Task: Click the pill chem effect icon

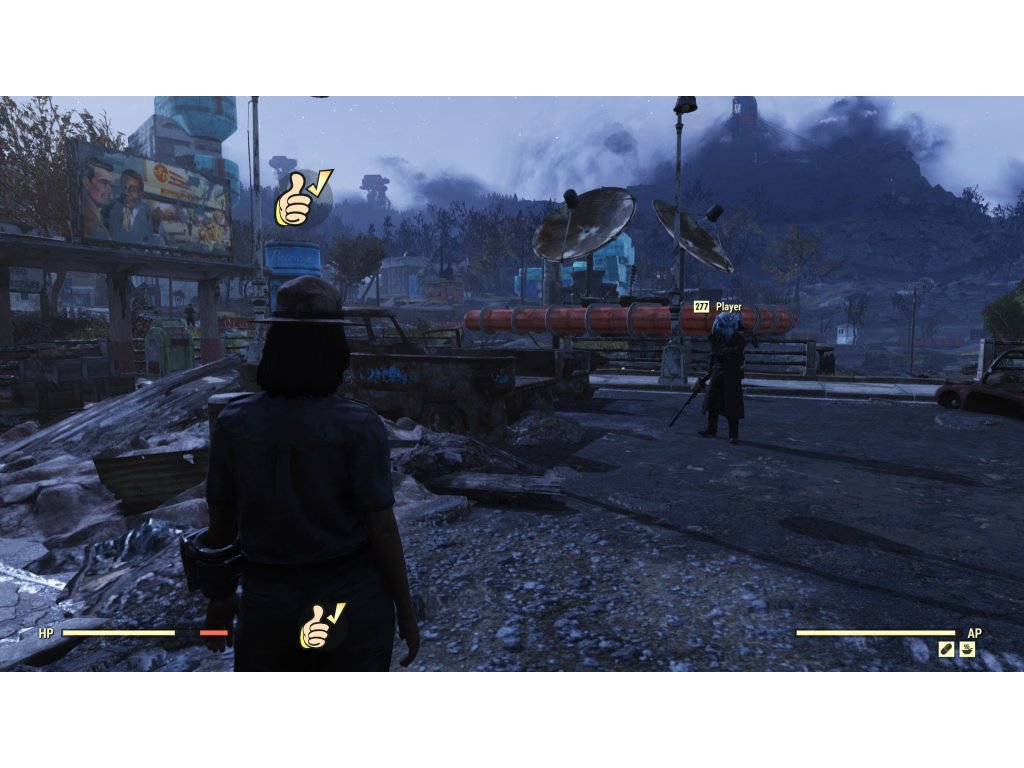Action: [946, 649]
